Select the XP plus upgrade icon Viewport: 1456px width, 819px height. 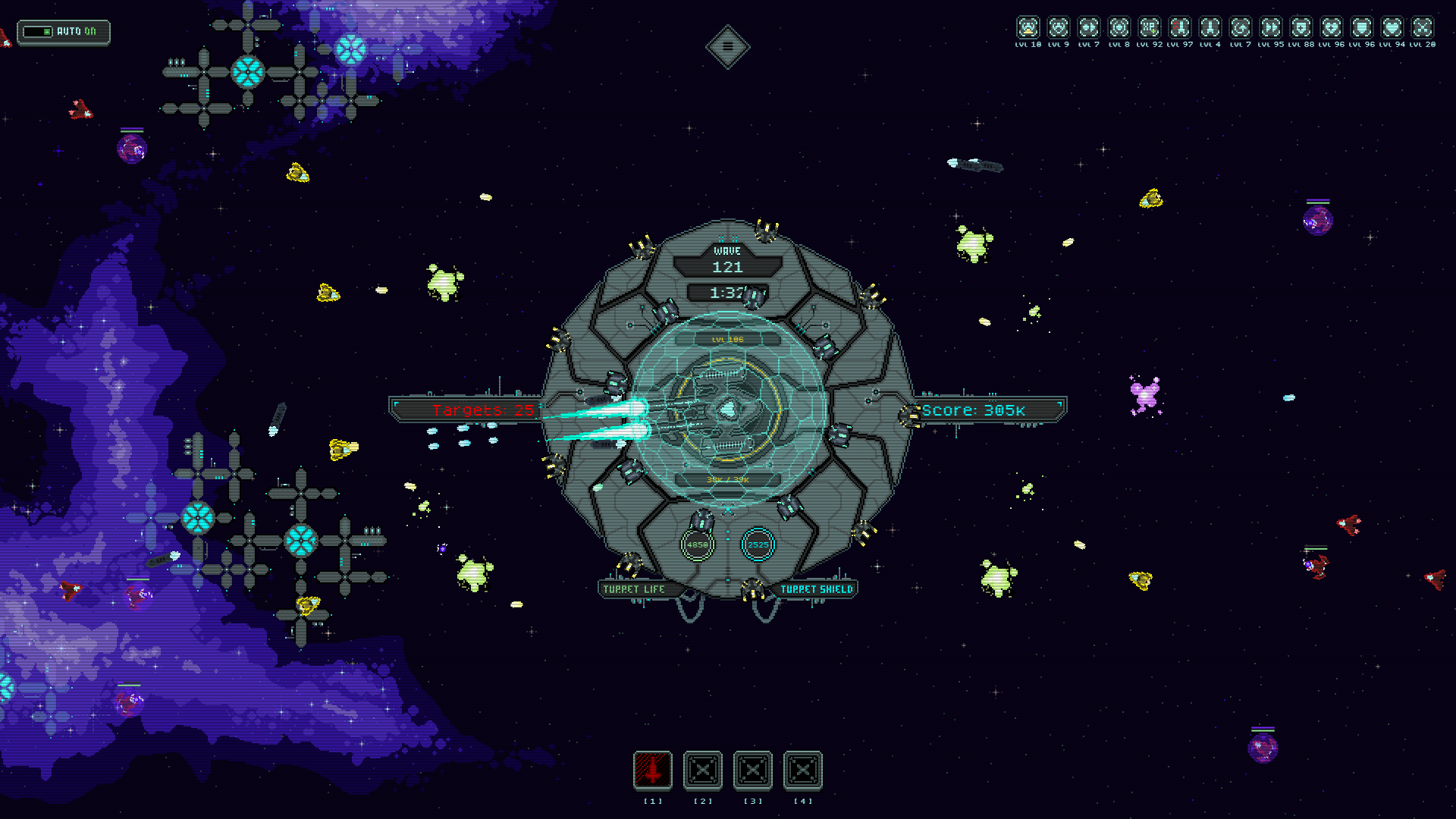pos(1150,28)
